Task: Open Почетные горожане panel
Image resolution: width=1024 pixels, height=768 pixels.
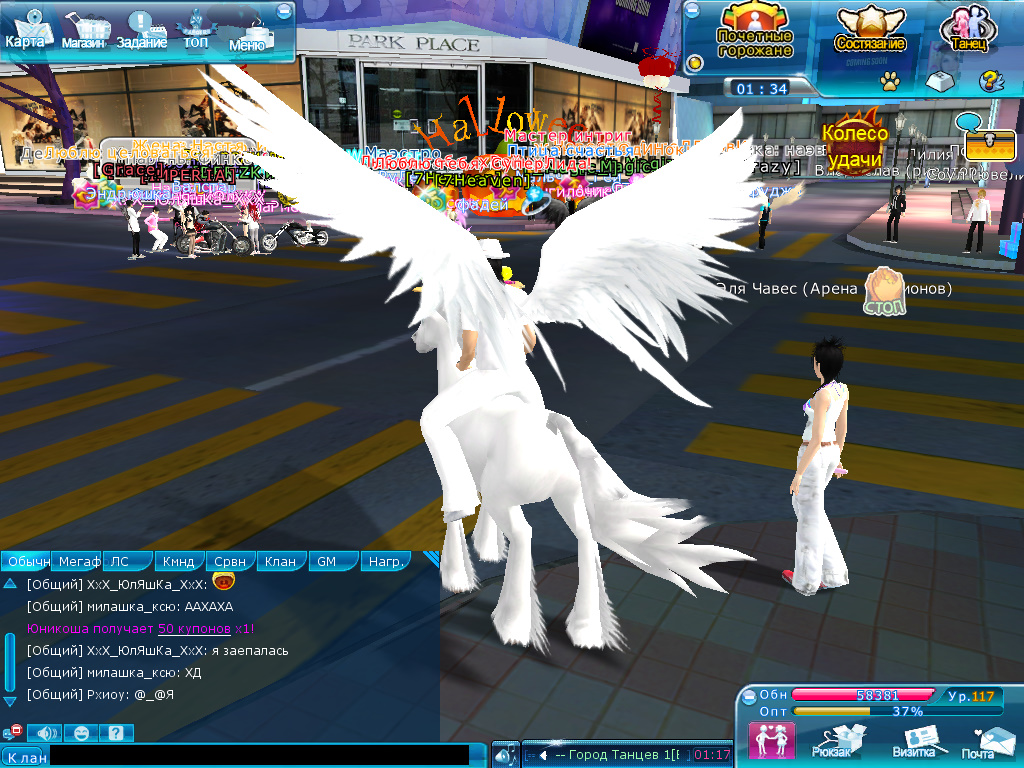Action: click(755, 30)
